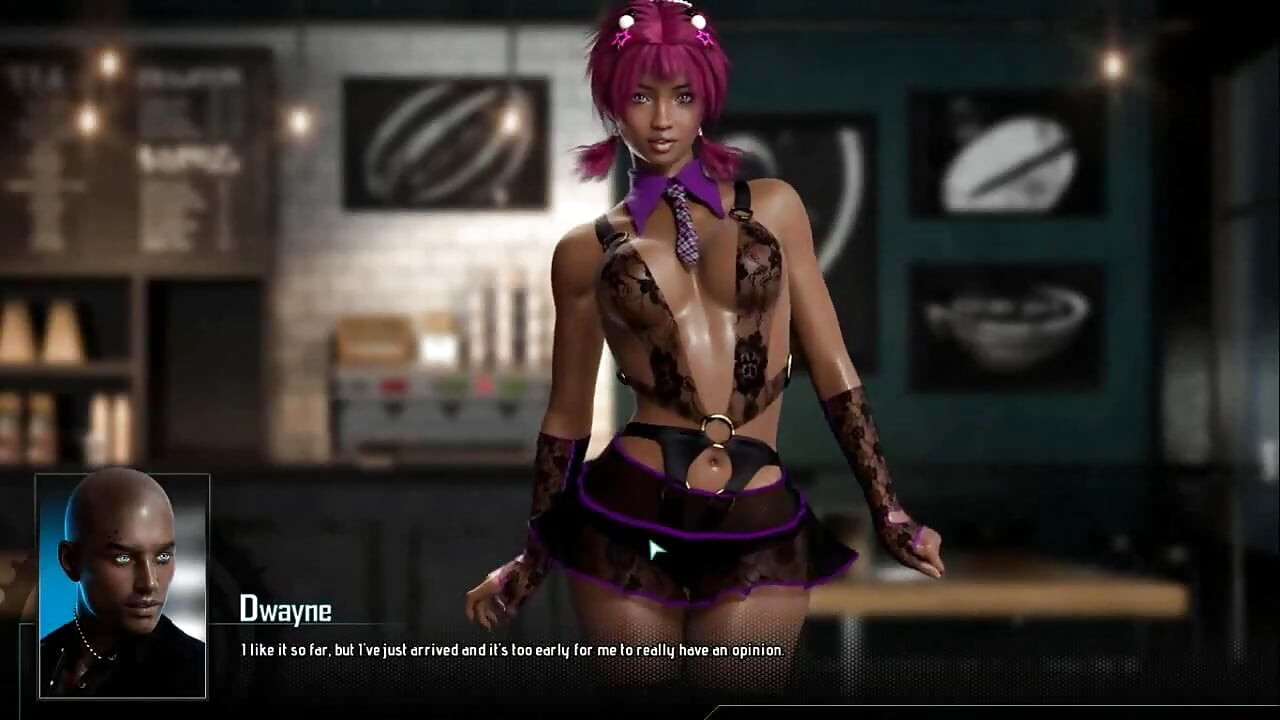Select Dwayne's speaker portrait

click(x=122, y=585)
